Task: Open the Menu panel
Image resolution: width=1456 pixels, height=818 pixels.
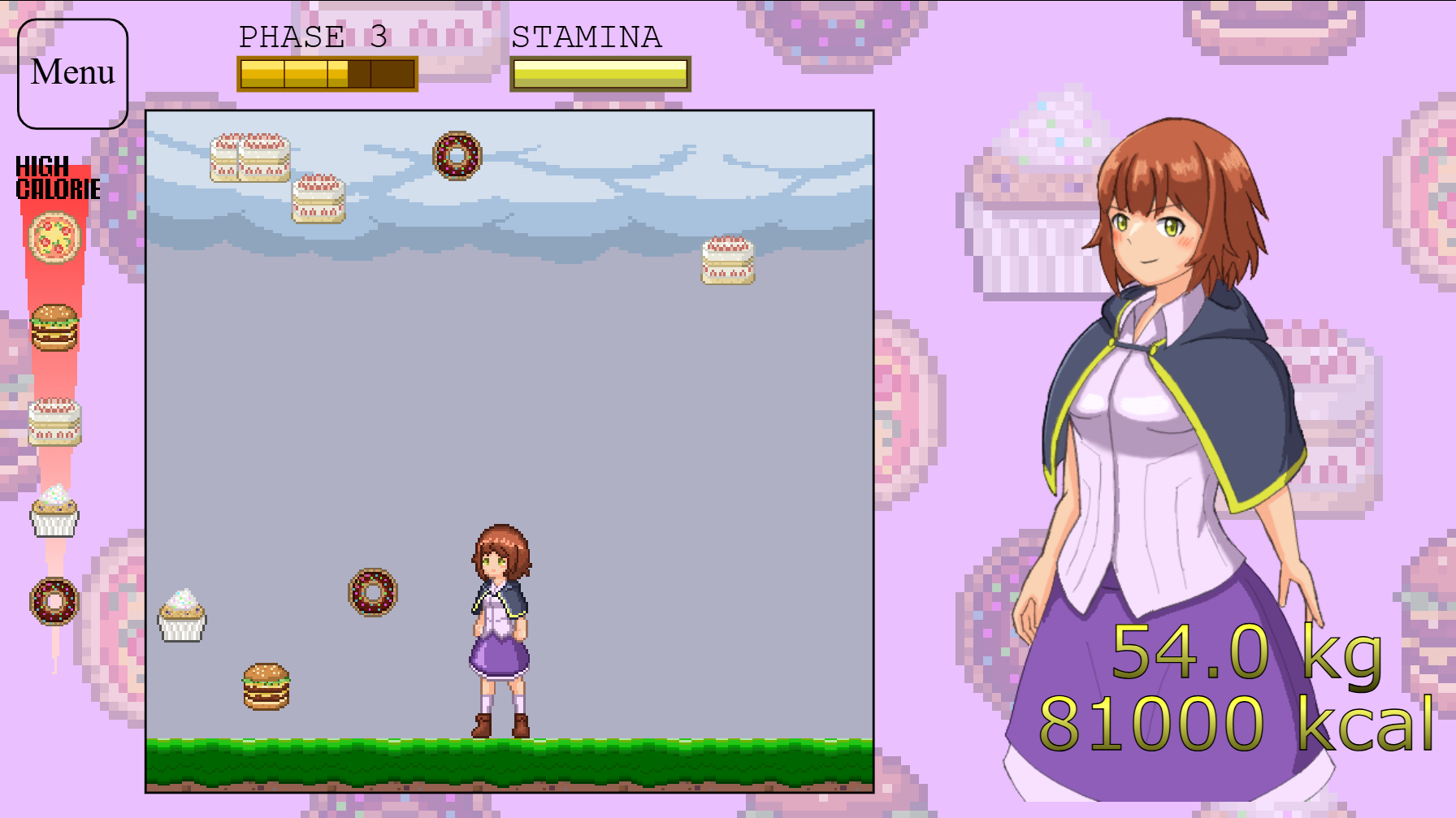Action: [71, 72]
